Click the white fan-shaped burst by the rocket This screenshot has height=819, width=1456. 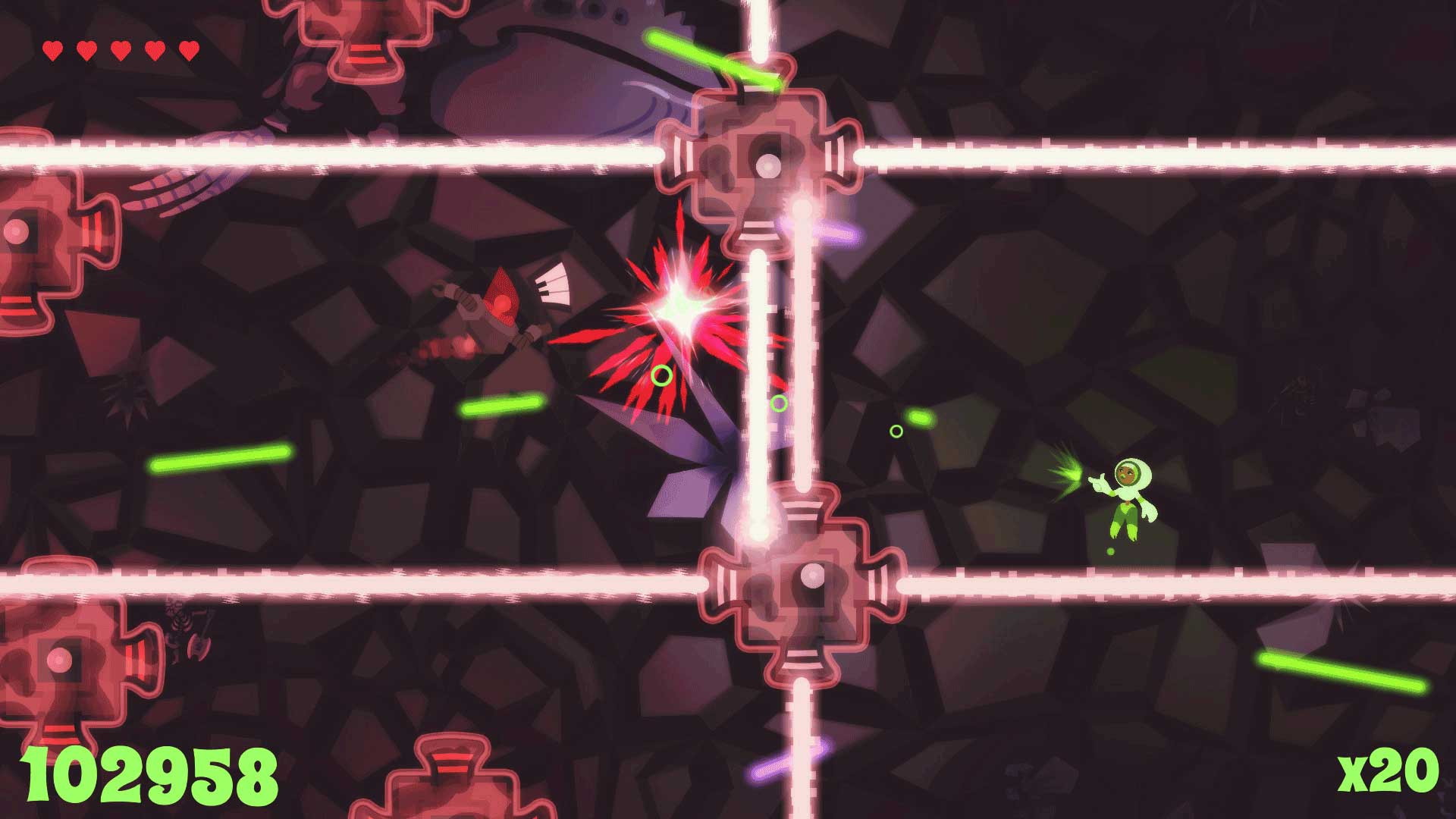(x=554, y=284)
